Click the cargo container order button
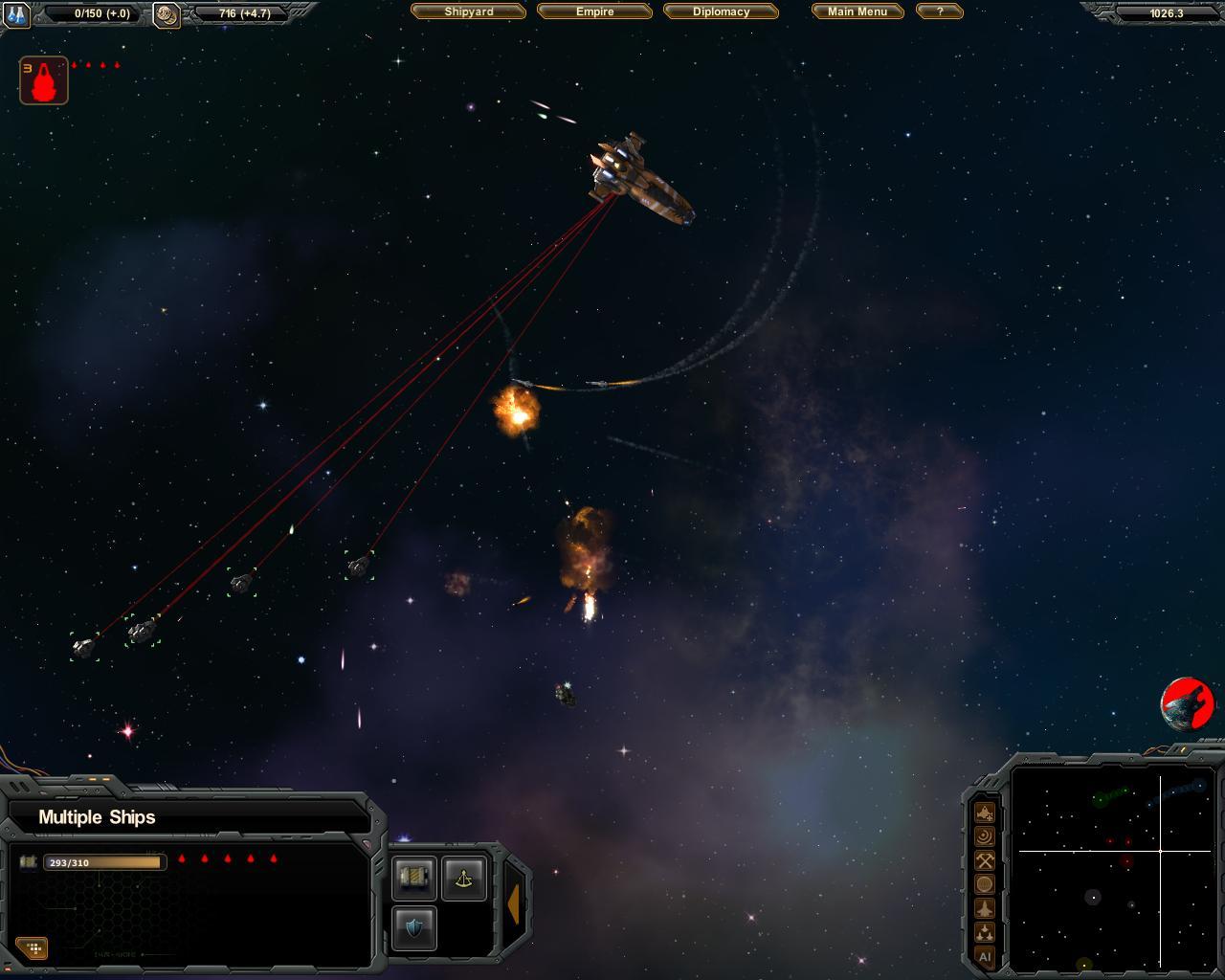The height and width of the screenshot is (980, 1225). coord(414,878)
